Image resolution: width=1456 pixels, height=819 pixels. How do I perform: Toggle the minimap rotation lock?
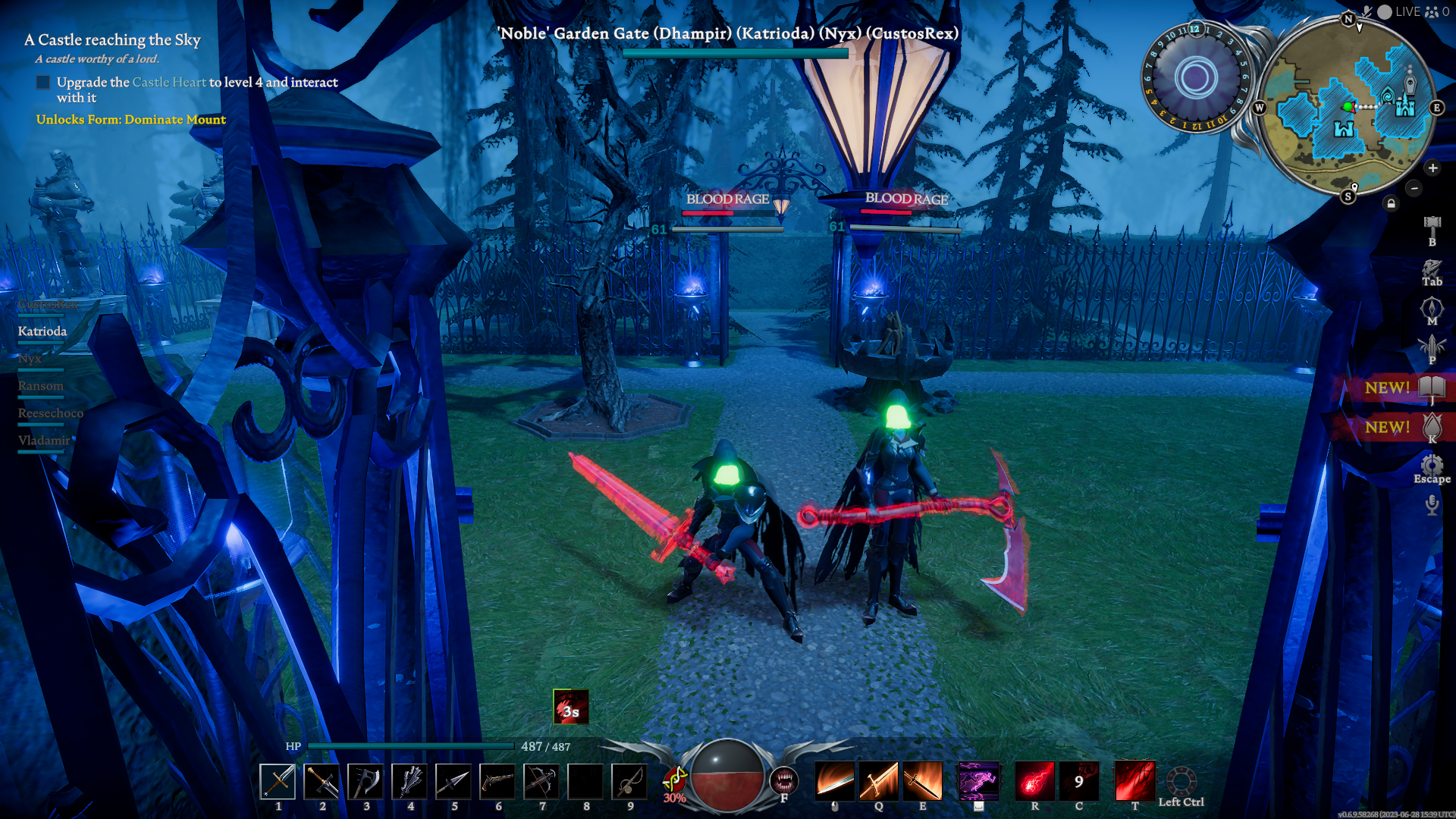point(1391,203)
